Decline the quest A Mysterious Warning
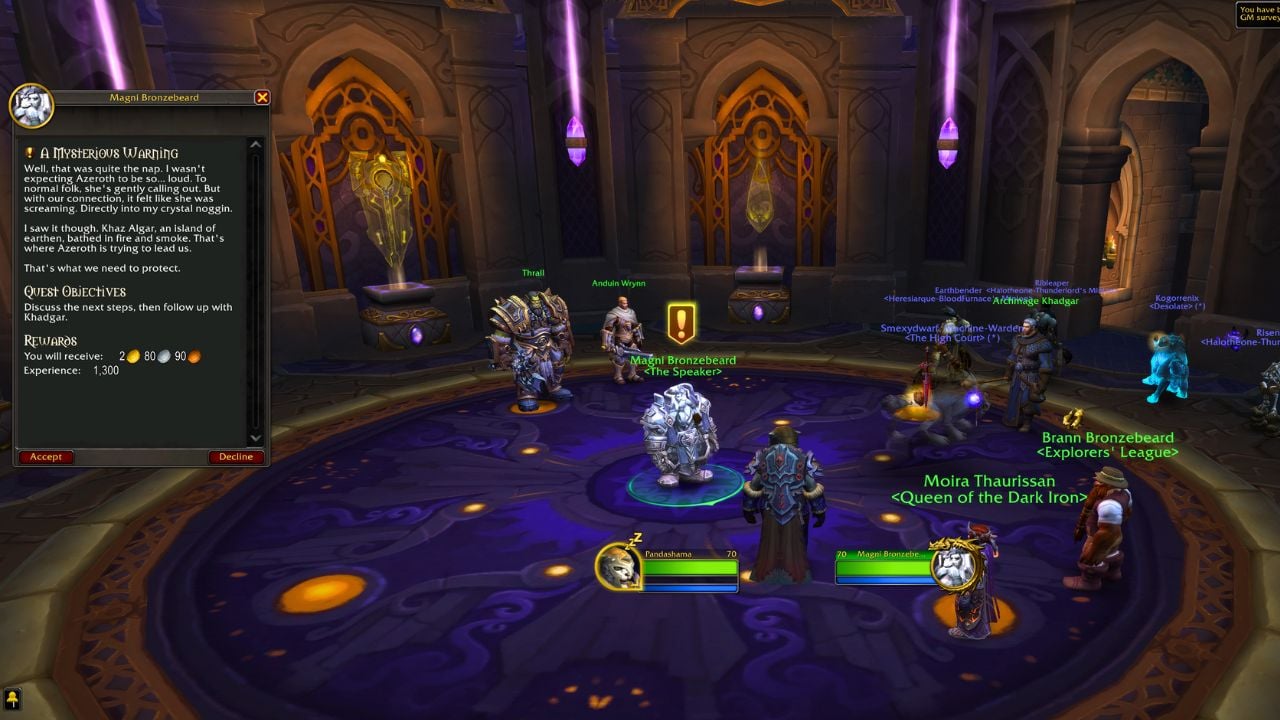 coord(236,456)
